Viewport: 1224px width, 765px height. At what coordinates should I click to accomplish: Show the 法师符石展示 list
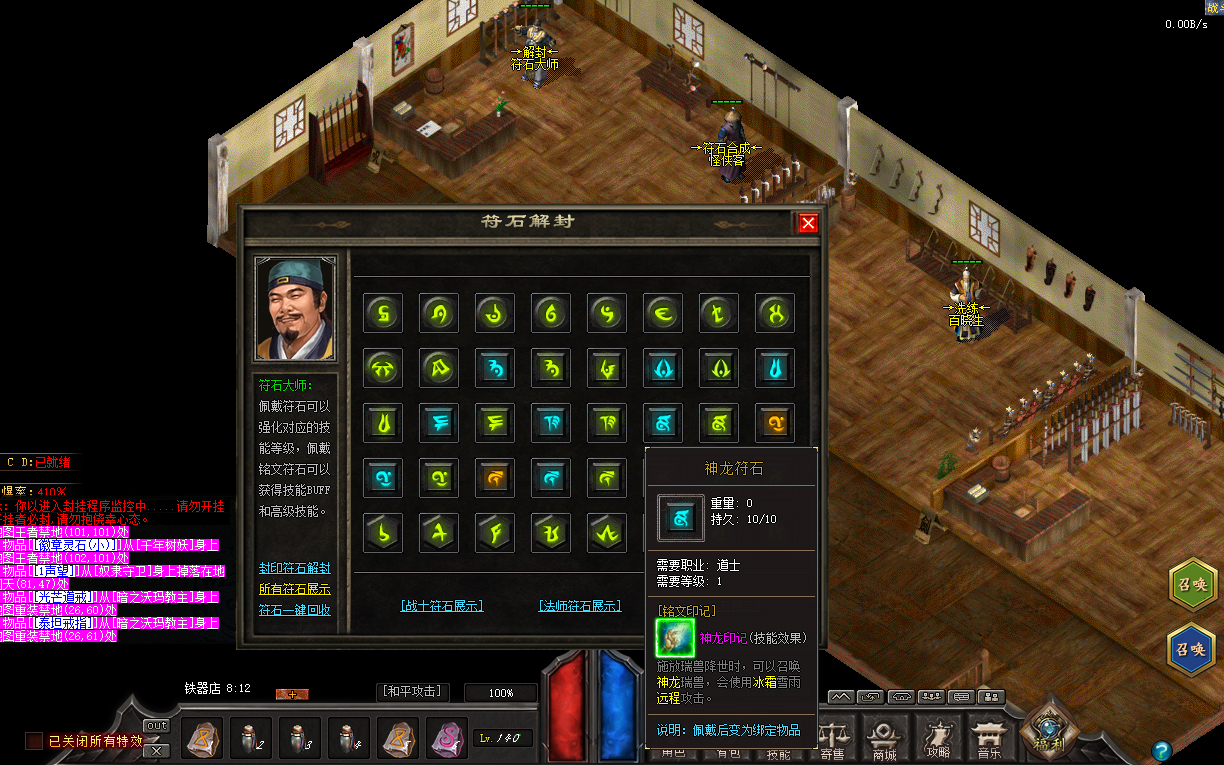pyautogui.click(x=580, y=606)
